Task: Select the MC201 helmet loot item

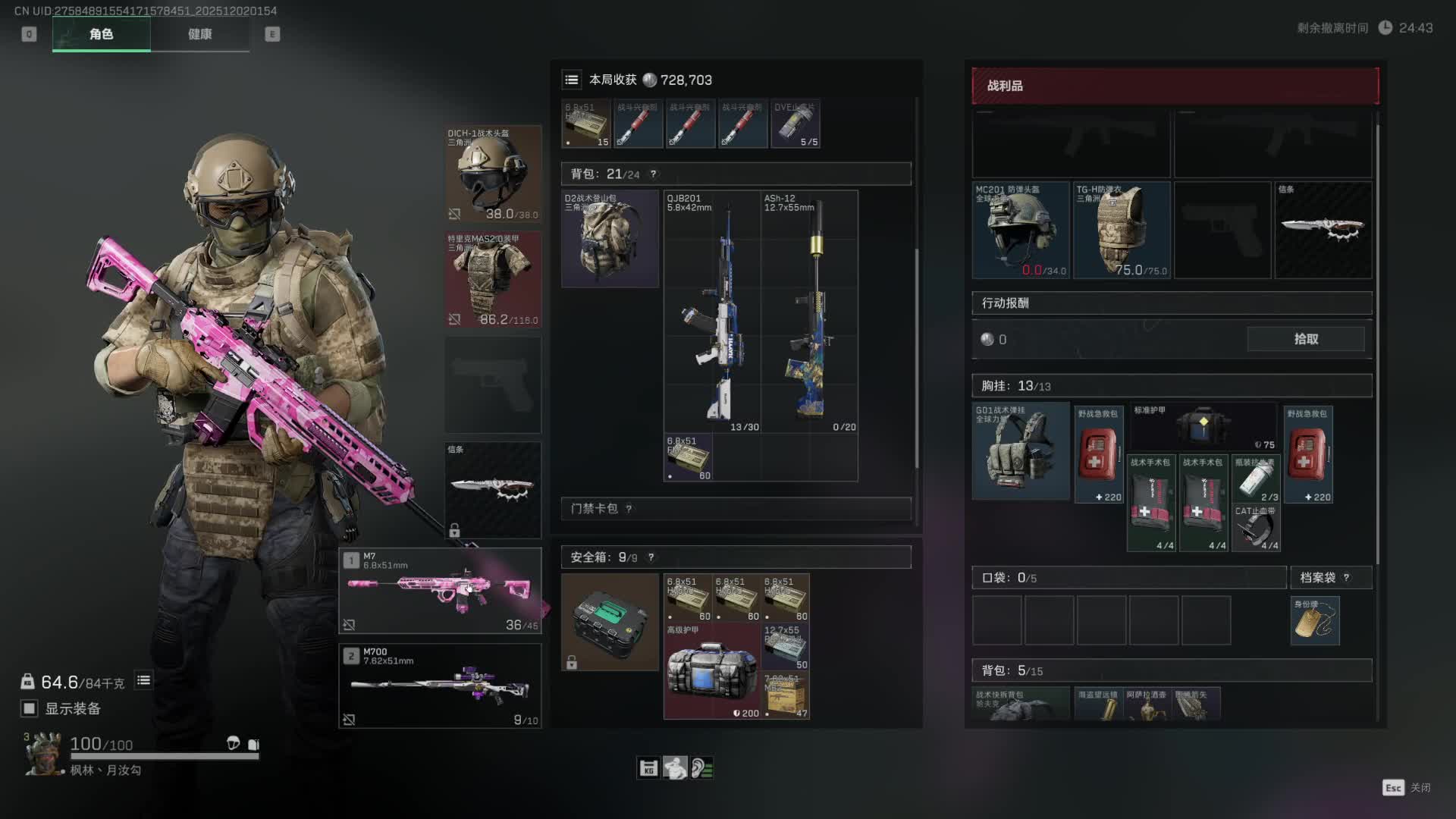Action: [x=1021, y=230]
